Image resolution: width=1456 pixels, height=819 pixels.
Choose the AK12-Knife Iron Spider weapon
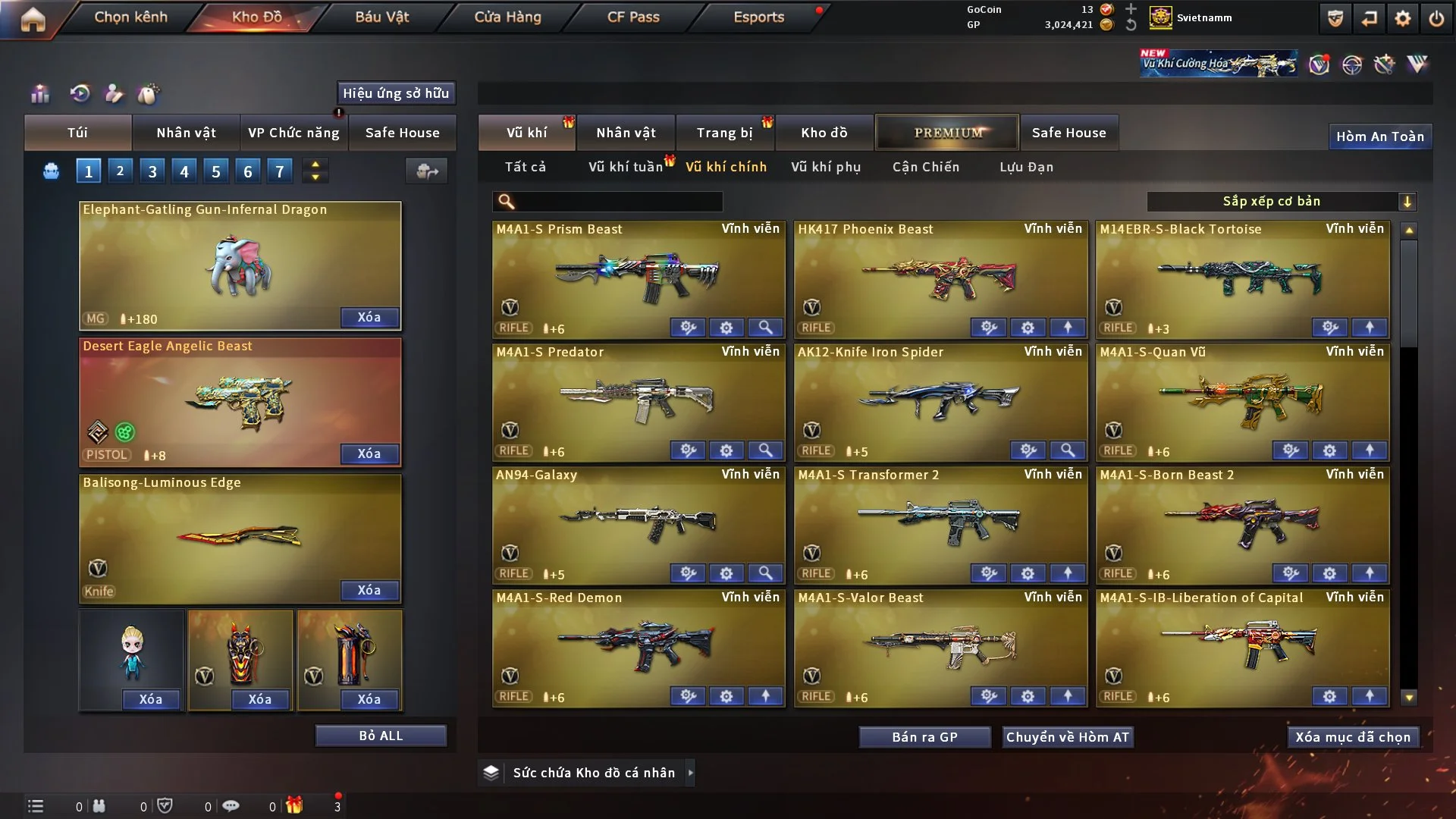[x=940, y=400]
